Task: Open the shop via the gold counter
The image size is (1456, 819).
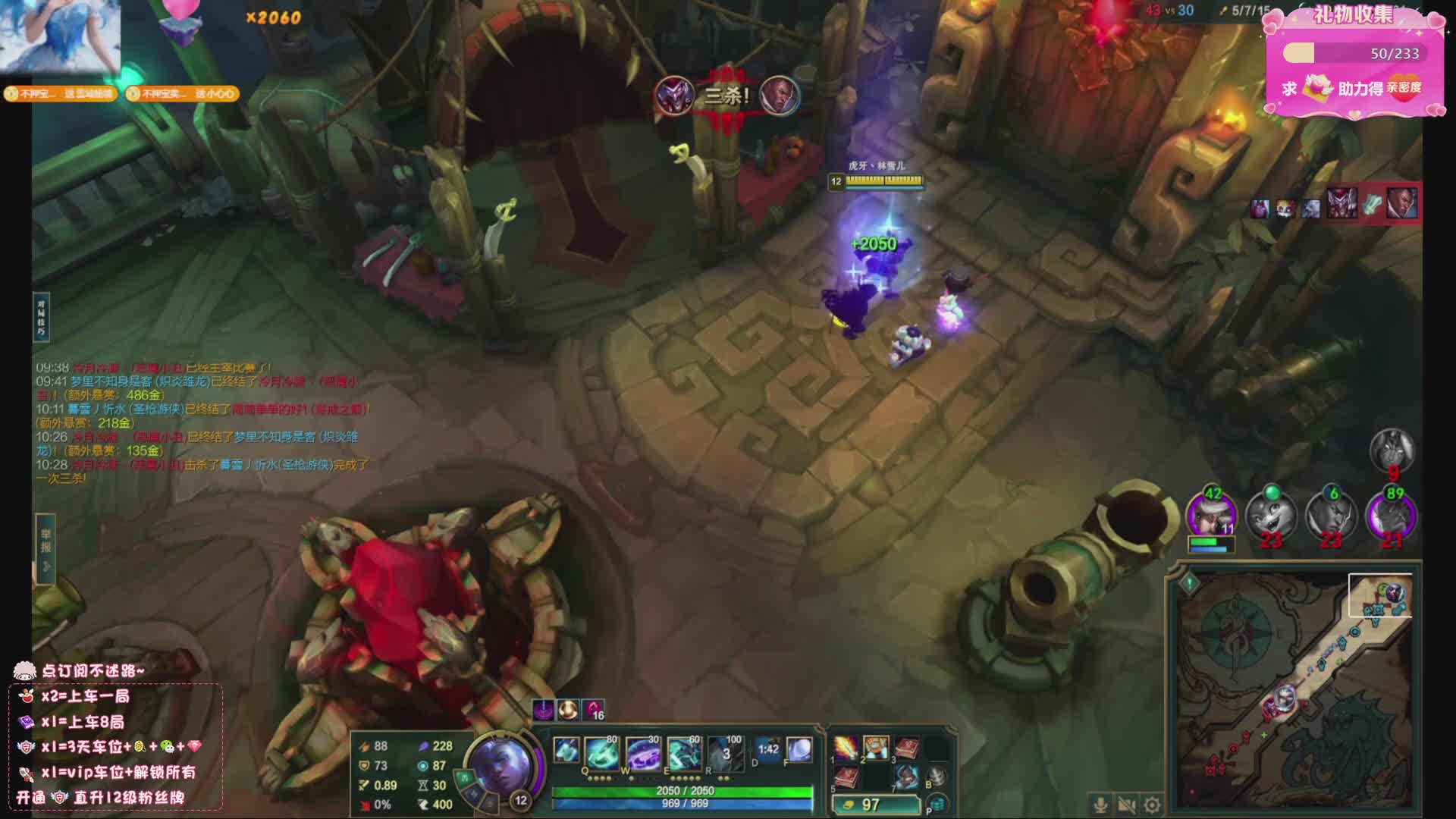Action: tap(872, 805)
